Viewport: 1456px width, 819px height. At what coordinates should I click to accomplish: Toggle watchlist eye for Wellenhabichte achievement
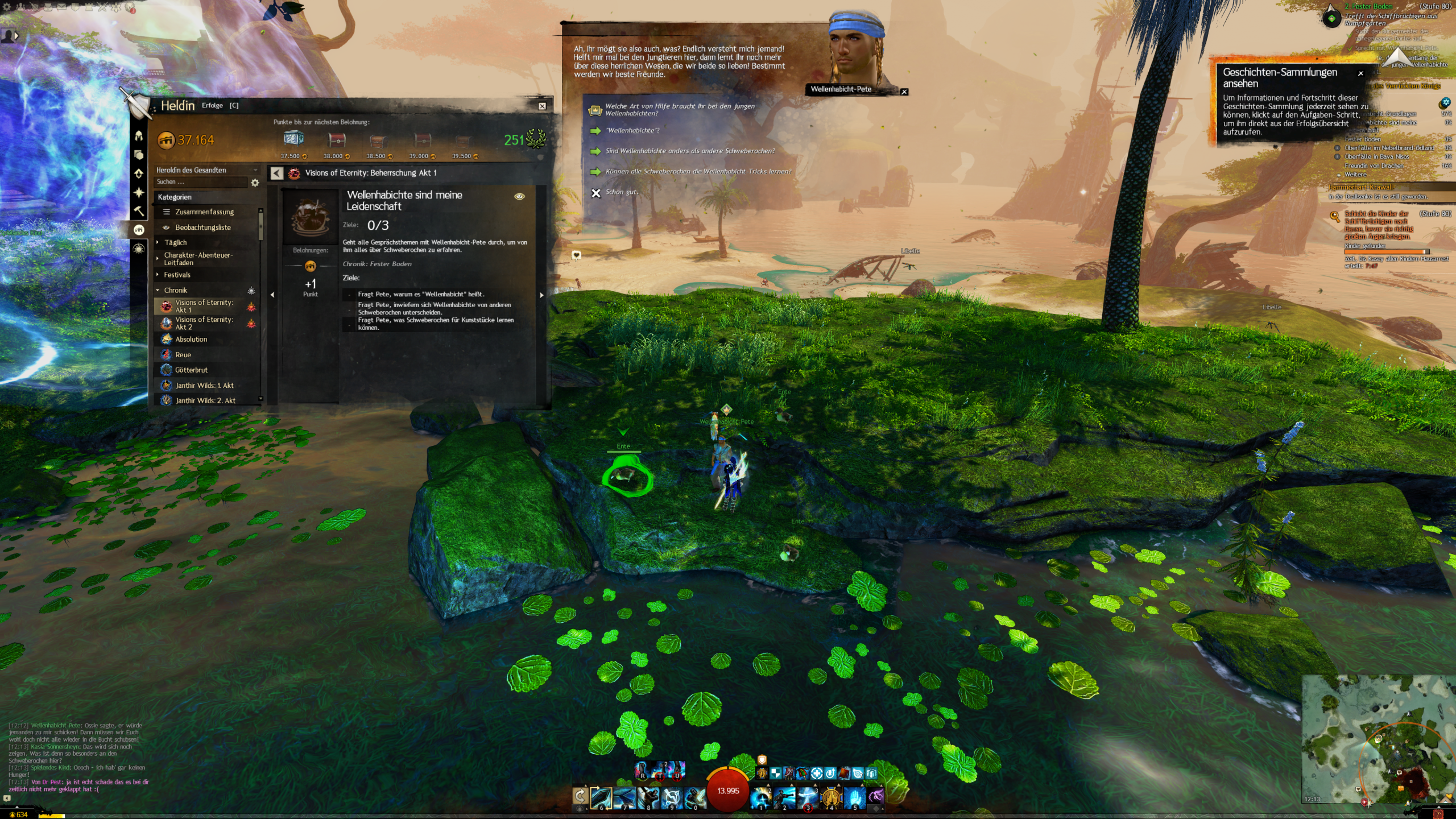pyautogui.click(x=519, y=196)
